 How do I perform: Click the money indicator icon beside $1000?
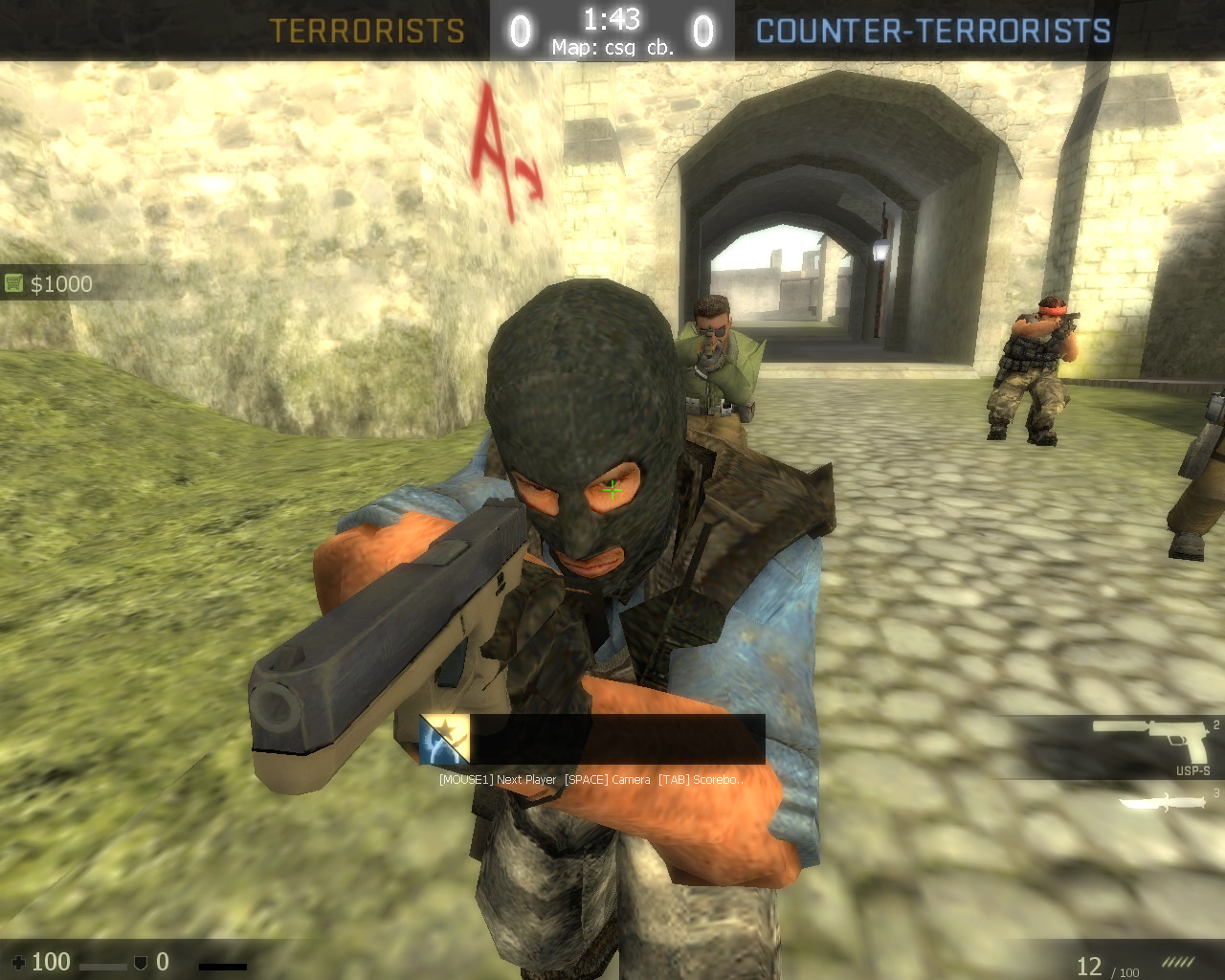click(x=13, y=283)
